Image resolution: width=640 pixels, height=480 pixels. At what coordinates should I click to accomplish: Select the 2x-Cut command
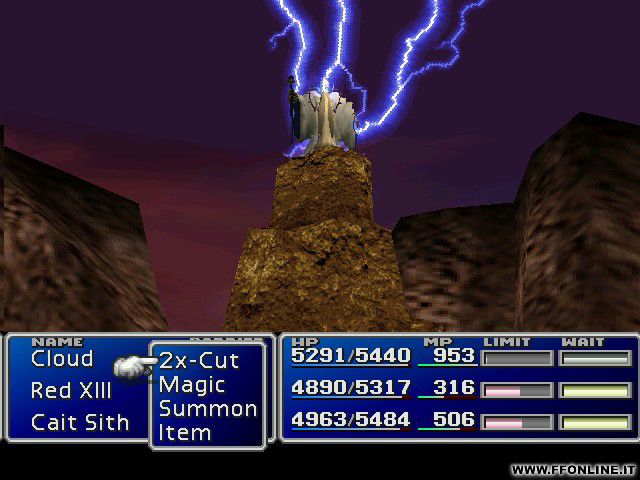[199, 361]
